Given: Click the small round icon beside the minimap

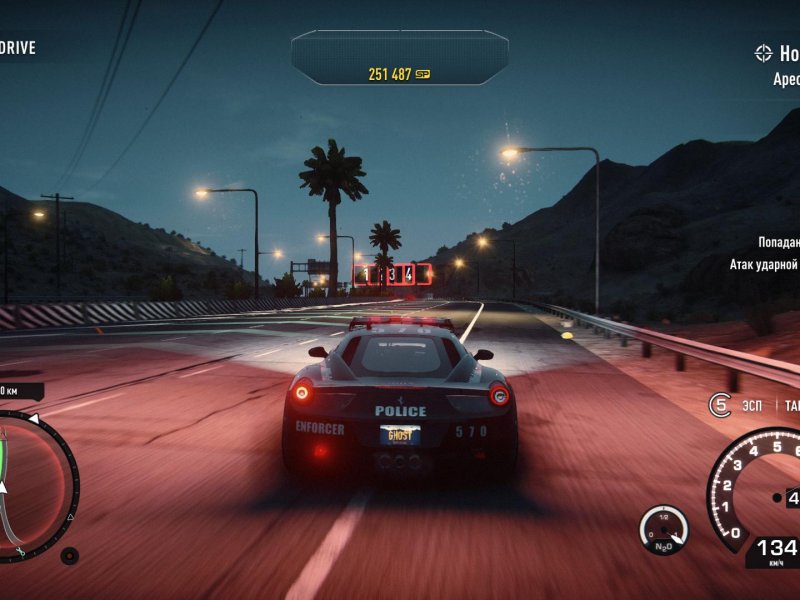Looking at the screenshot, I should (x=69, y=556).
